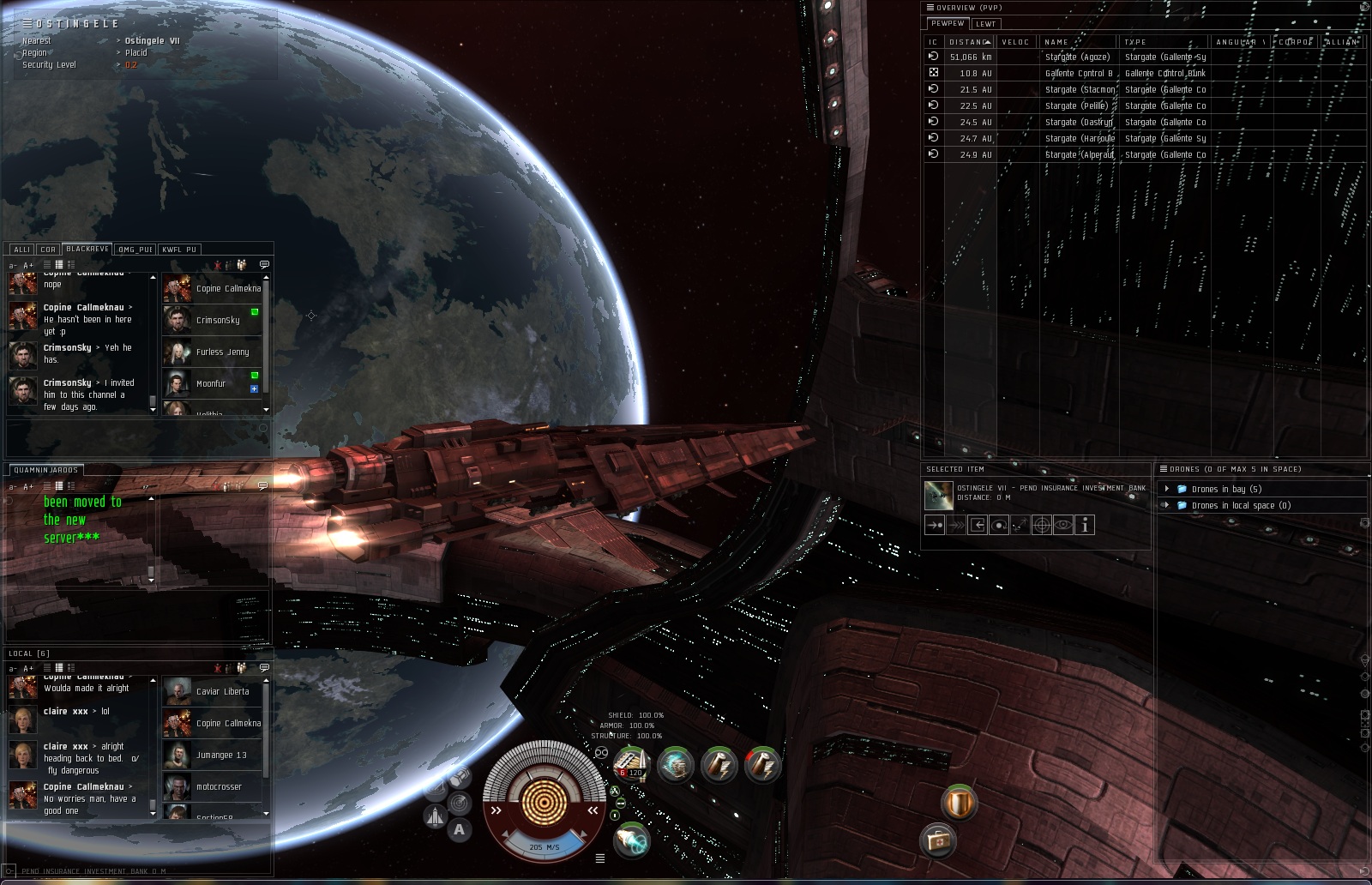Click the show info button for selected item
1372x885 pixels.
pos(1085,525)
